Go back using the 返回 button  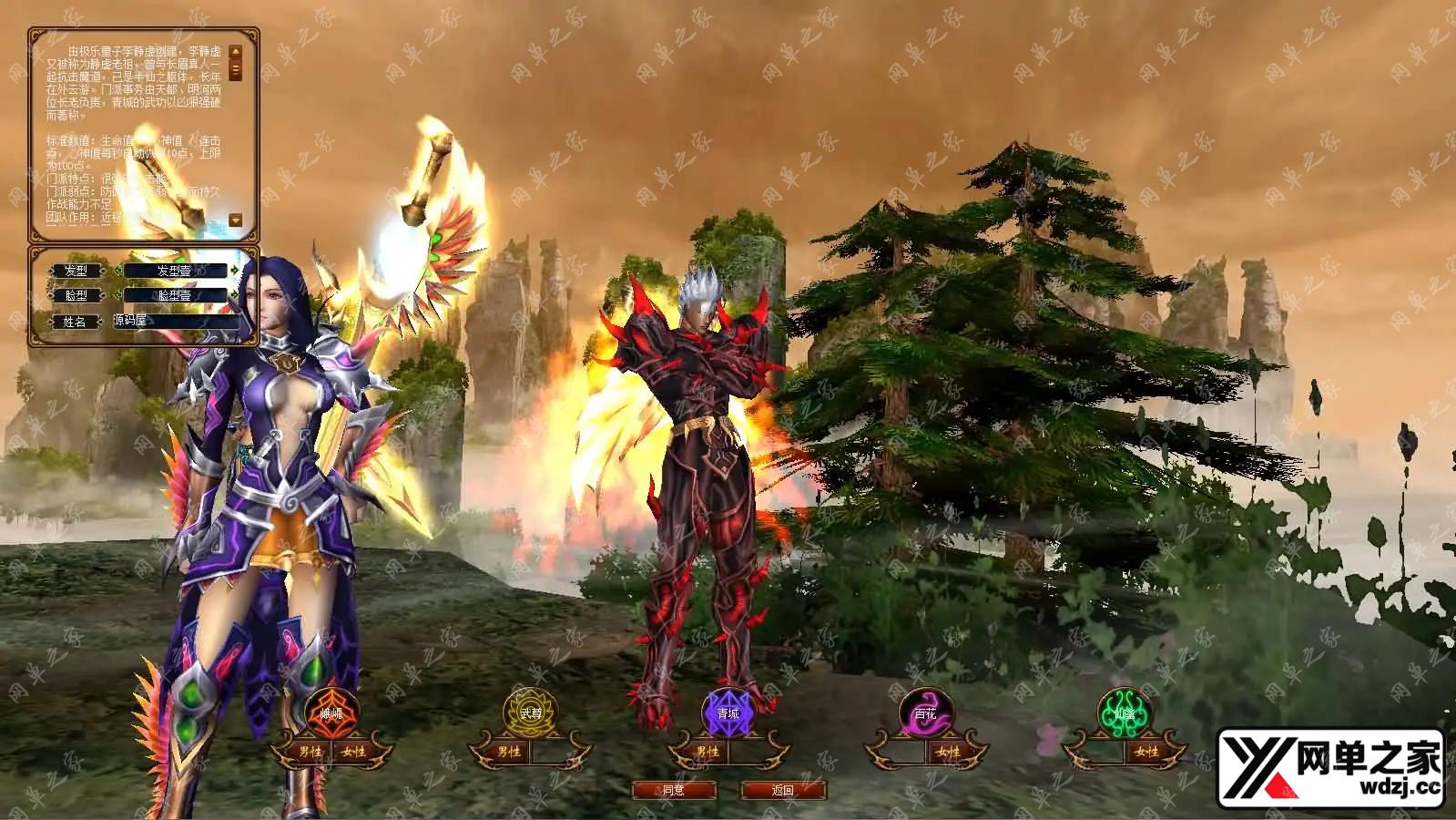(783, 790)
